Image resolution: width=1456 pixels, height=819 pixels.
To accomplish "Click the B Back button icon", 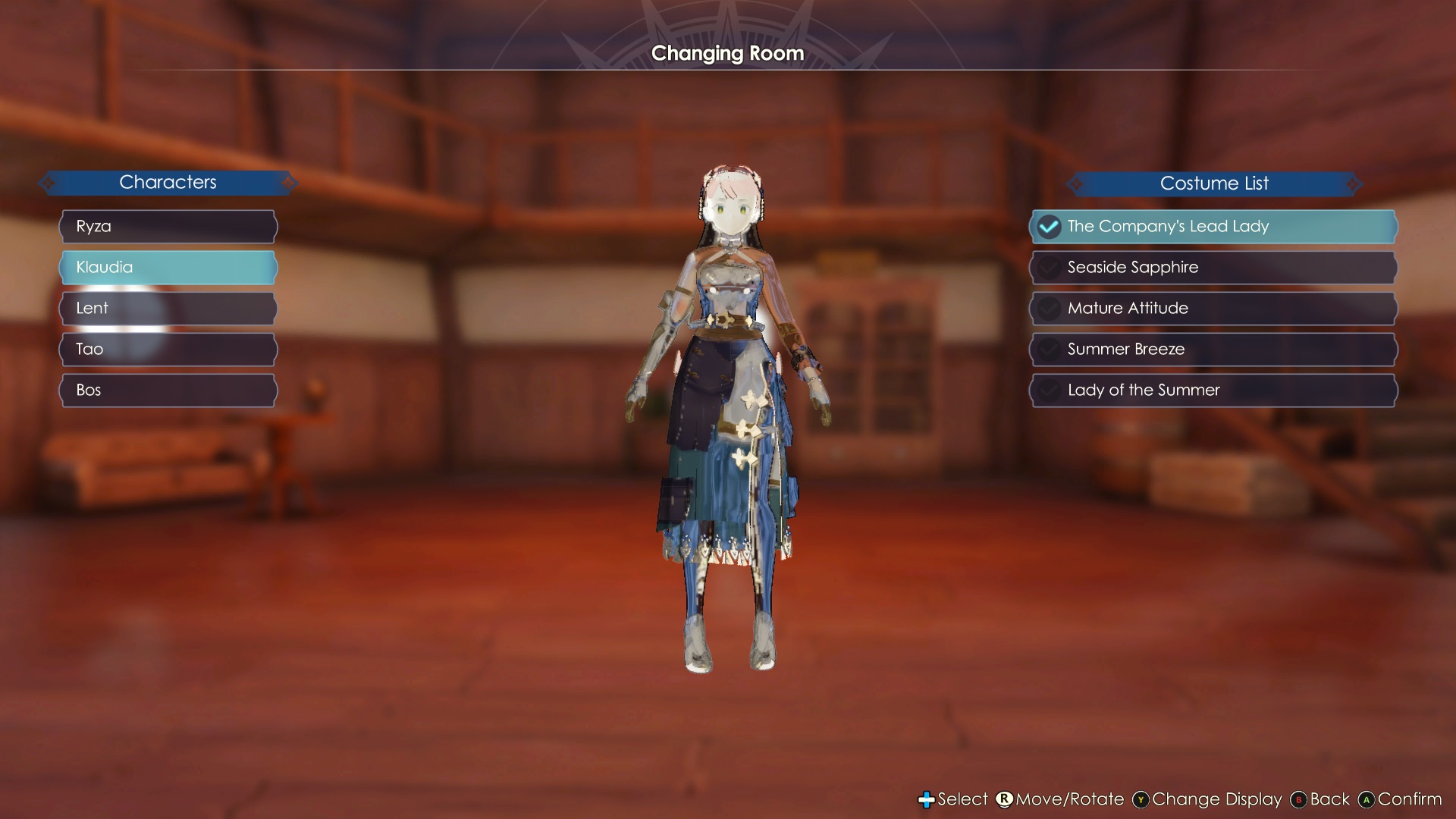I will [x=1300, y=799].
